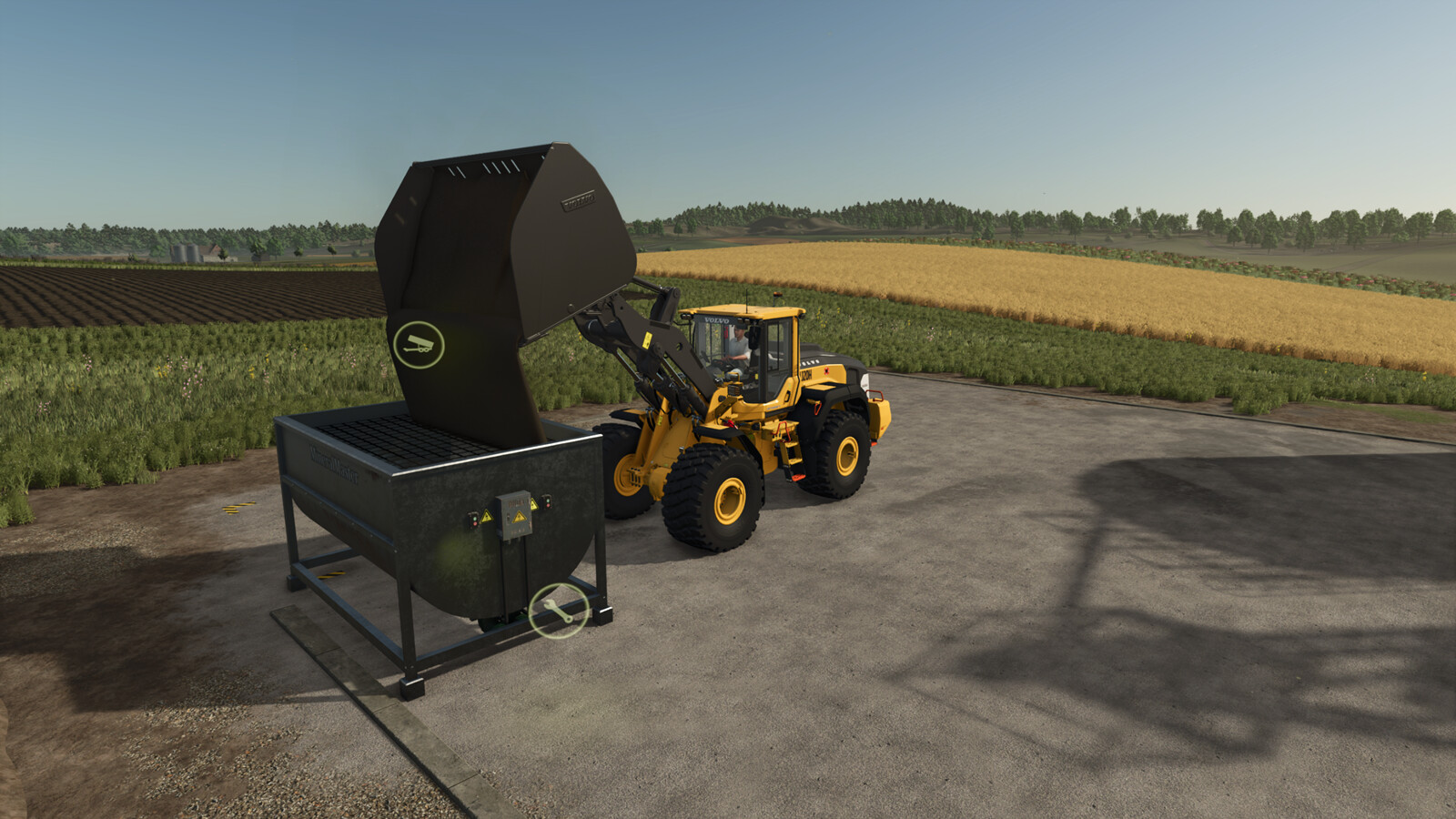Click the warning triangle decal on the control box
This screenshot has width=1456, height=819.
(520, 516)
